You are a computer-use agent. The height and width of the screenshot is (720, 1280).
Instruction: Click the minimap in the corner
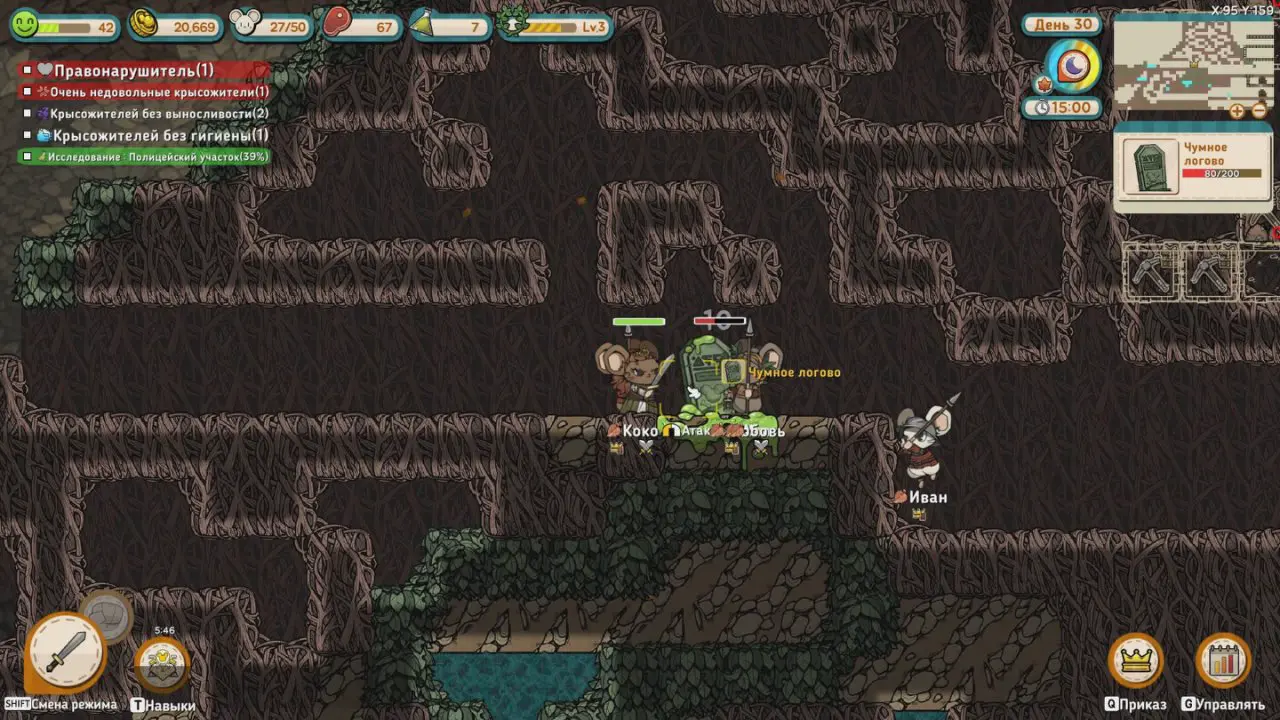(x=1193, y=62)
